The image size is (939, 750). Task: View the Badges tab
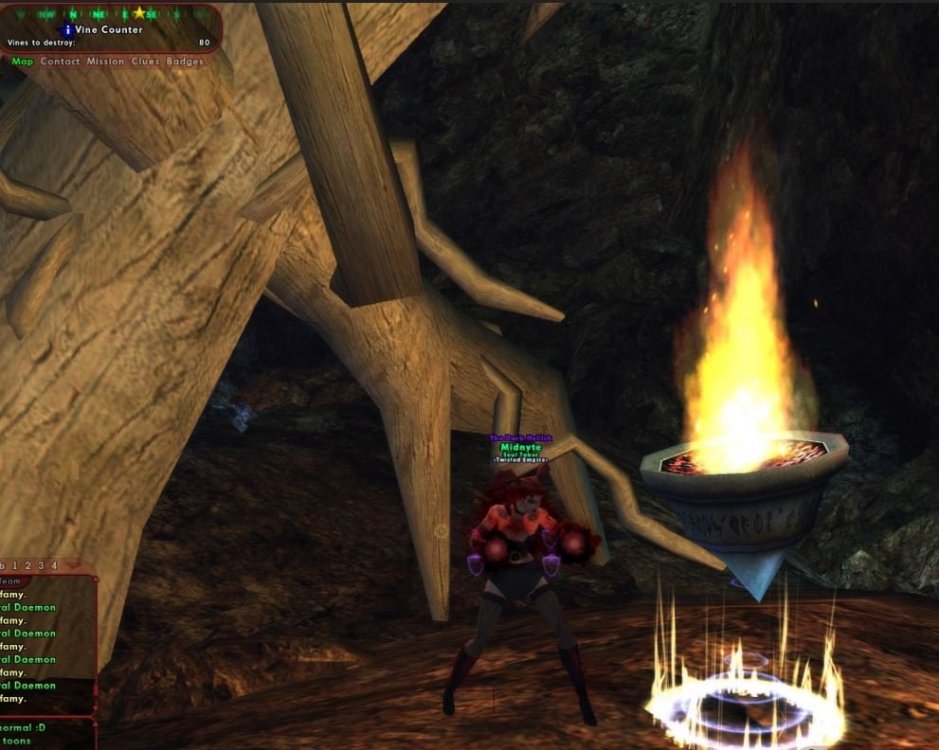[185, 62]
